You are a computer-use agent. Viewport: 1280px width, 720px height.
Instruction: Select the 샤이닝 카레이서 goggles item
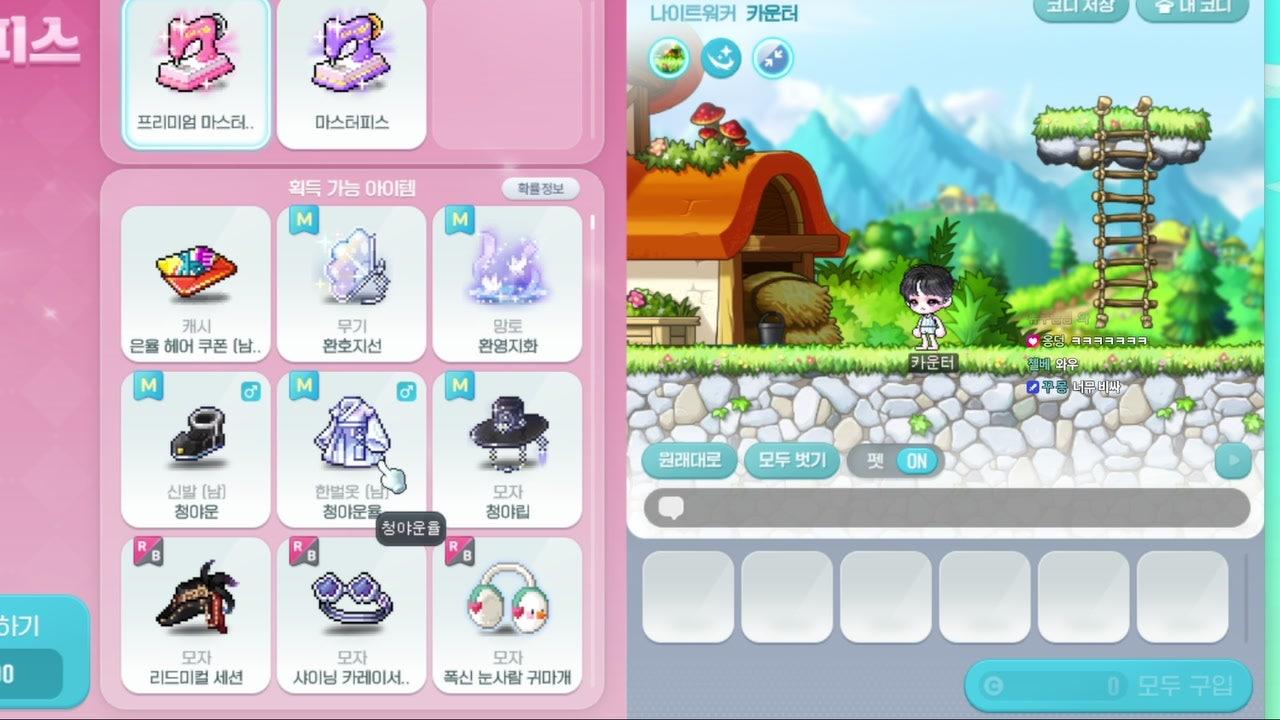click(351, 614)
